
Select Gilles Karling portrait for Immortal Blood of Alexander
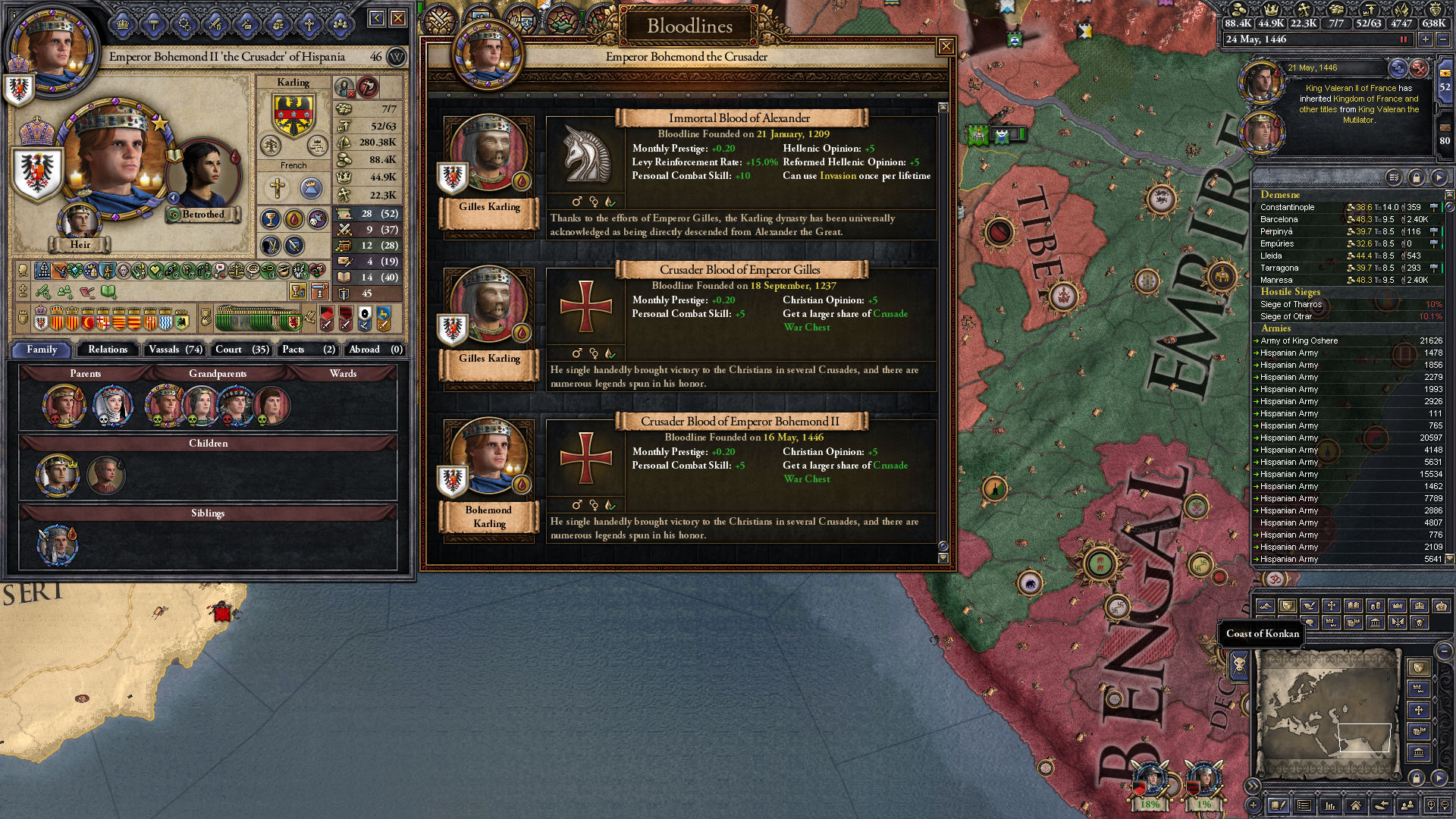(488, 153)
